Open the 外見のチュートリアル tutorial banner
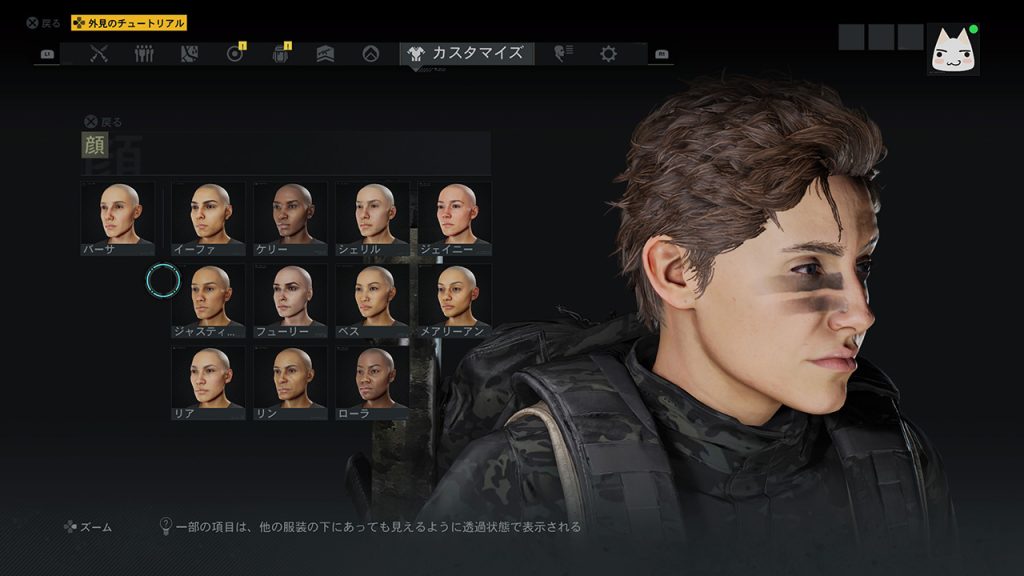The width and height of the screenshot is (1024, 576). click(x=129, y=23)
